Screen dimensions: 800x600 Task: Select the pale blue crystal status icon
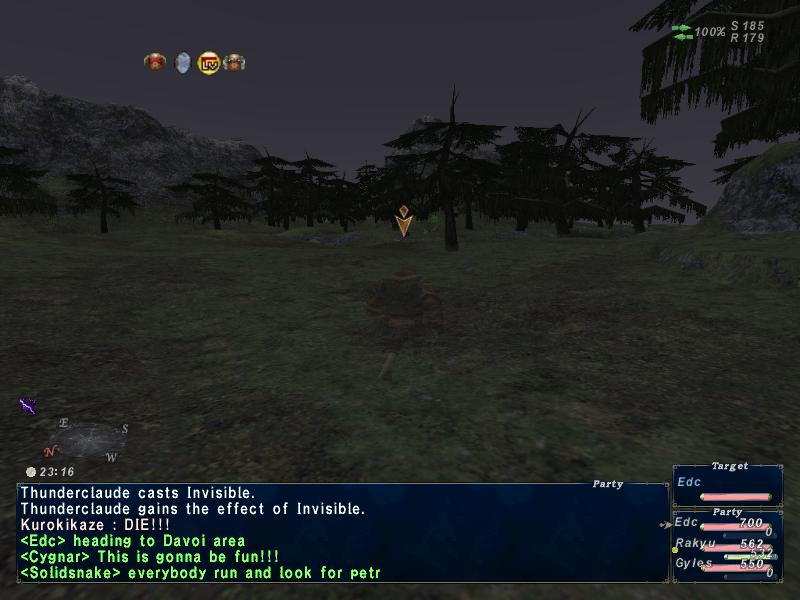(x=182, y=63)
